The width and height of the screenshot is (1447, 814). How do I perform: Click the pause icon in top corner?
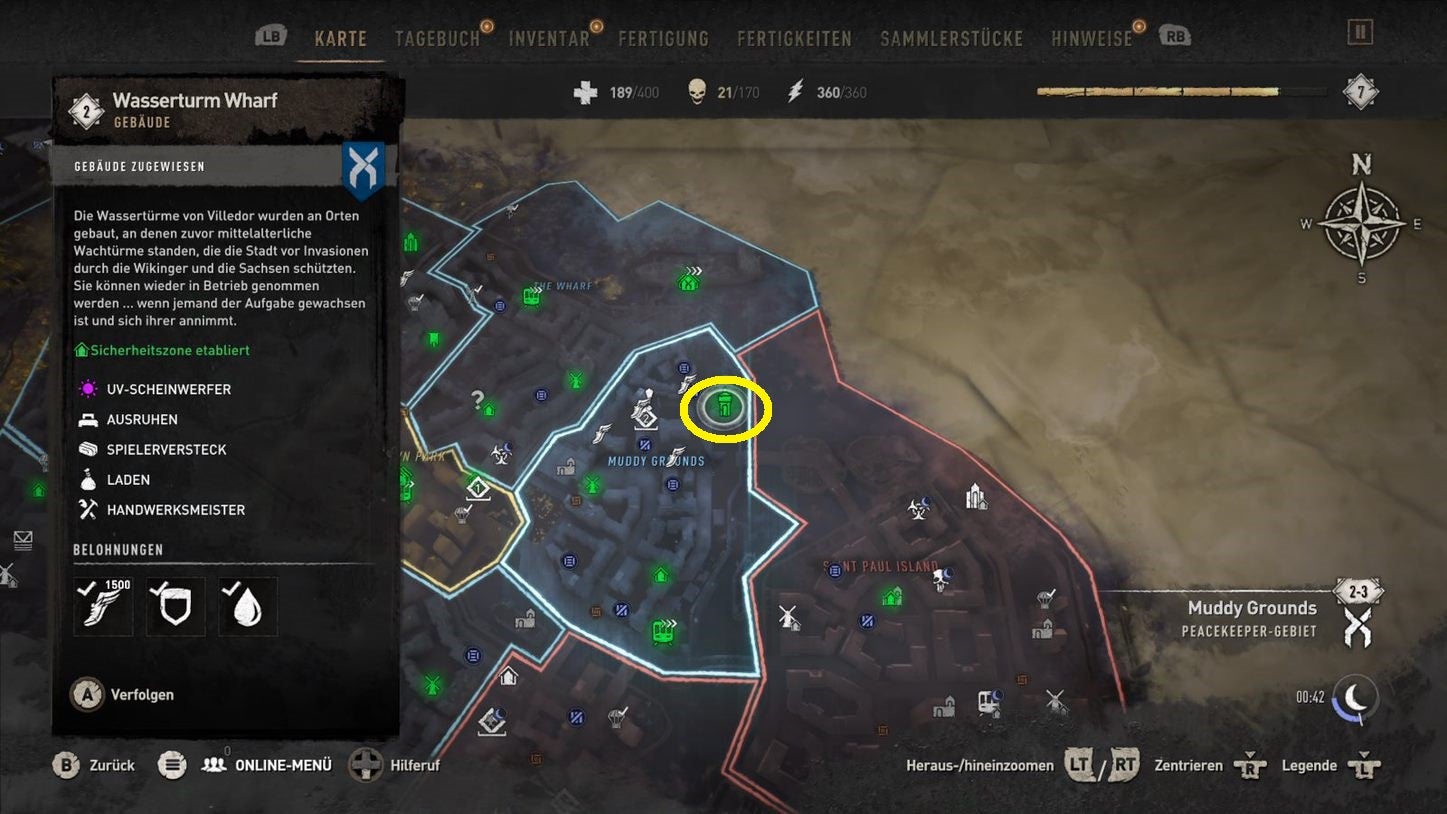(x=1359, y=32)
